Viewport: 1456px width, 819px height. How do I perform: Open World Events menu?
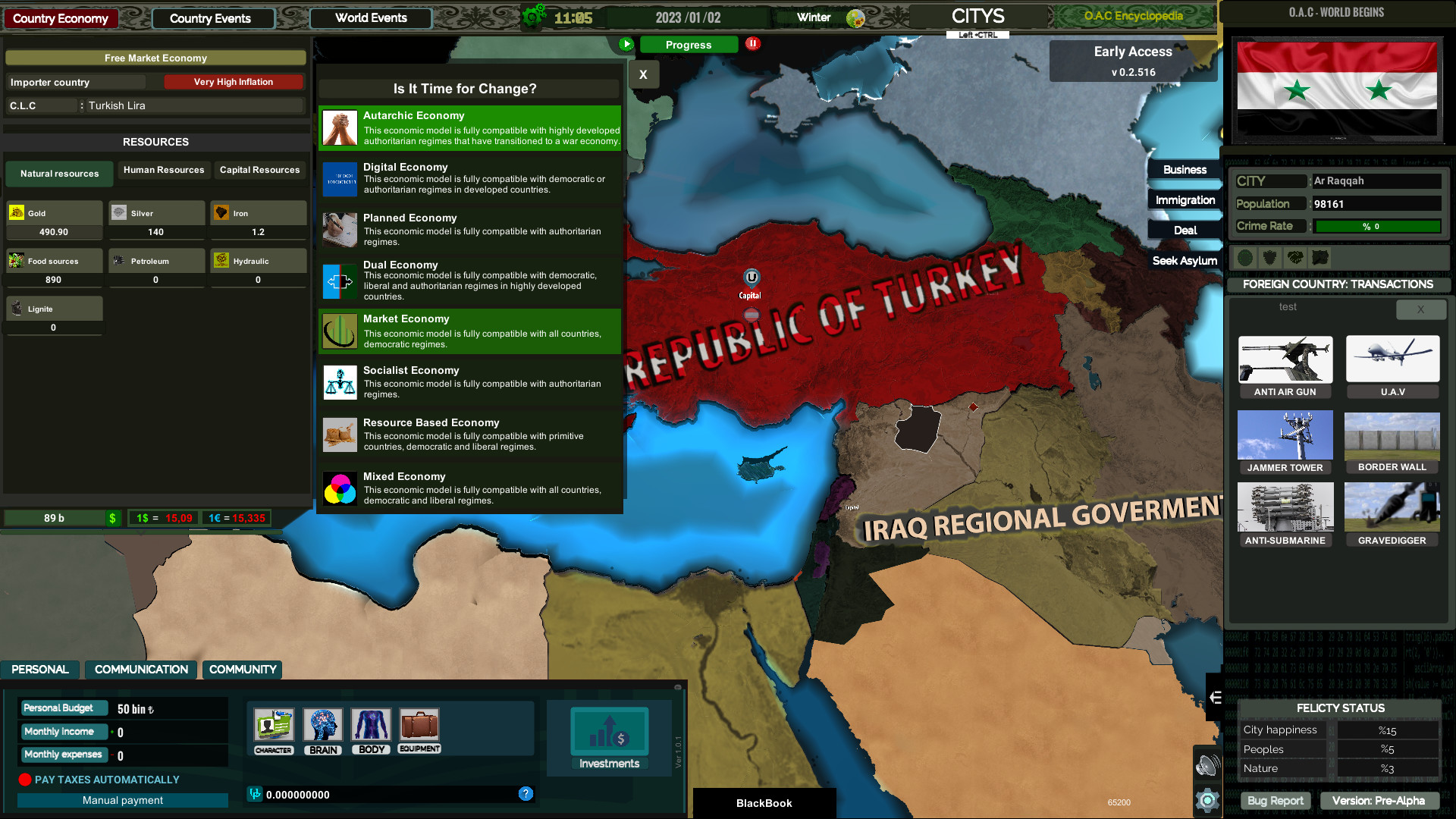pos(370,17)
